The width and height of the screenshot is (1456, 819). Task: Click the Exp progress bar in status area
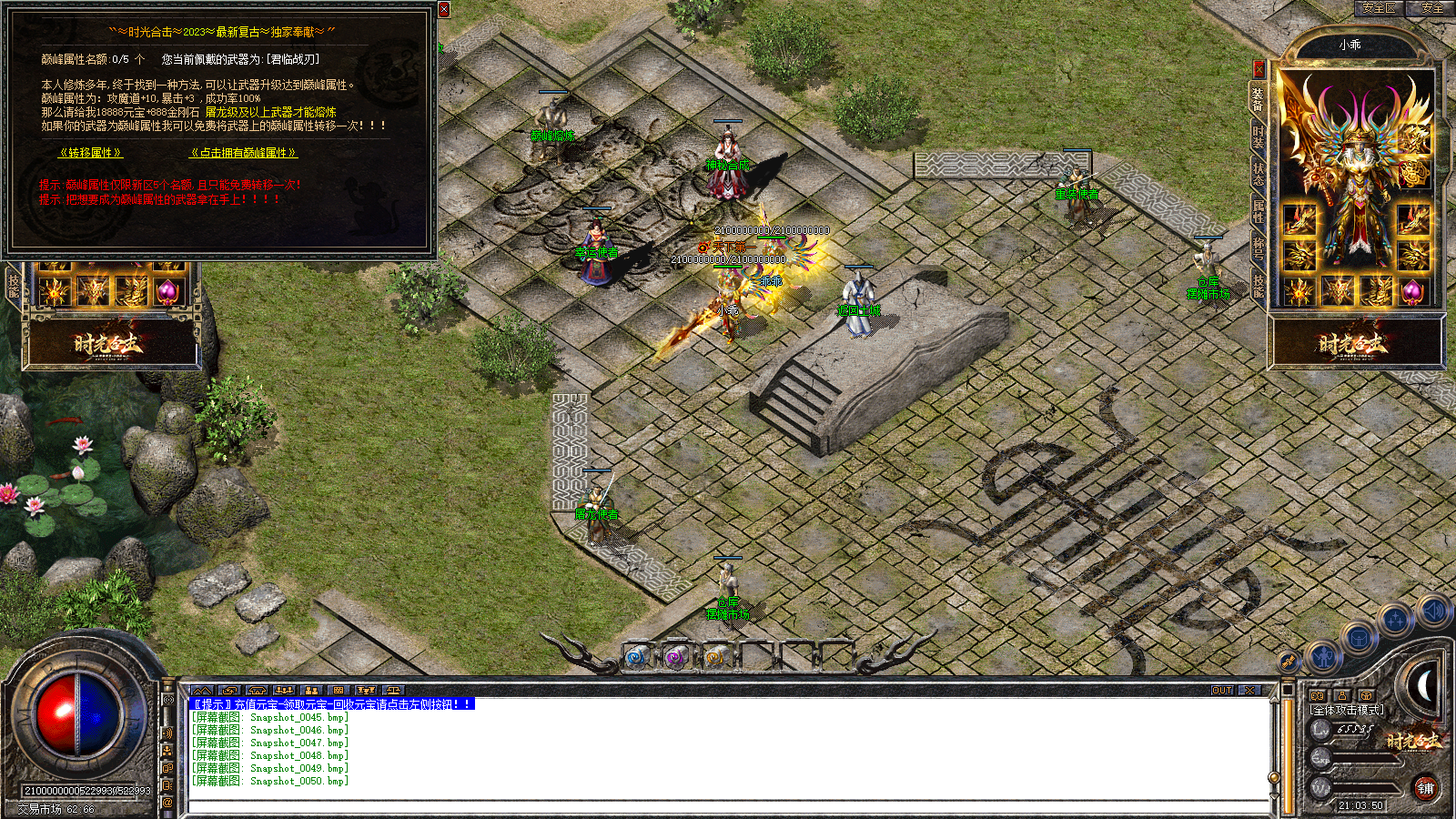(x=1364, y=760)
